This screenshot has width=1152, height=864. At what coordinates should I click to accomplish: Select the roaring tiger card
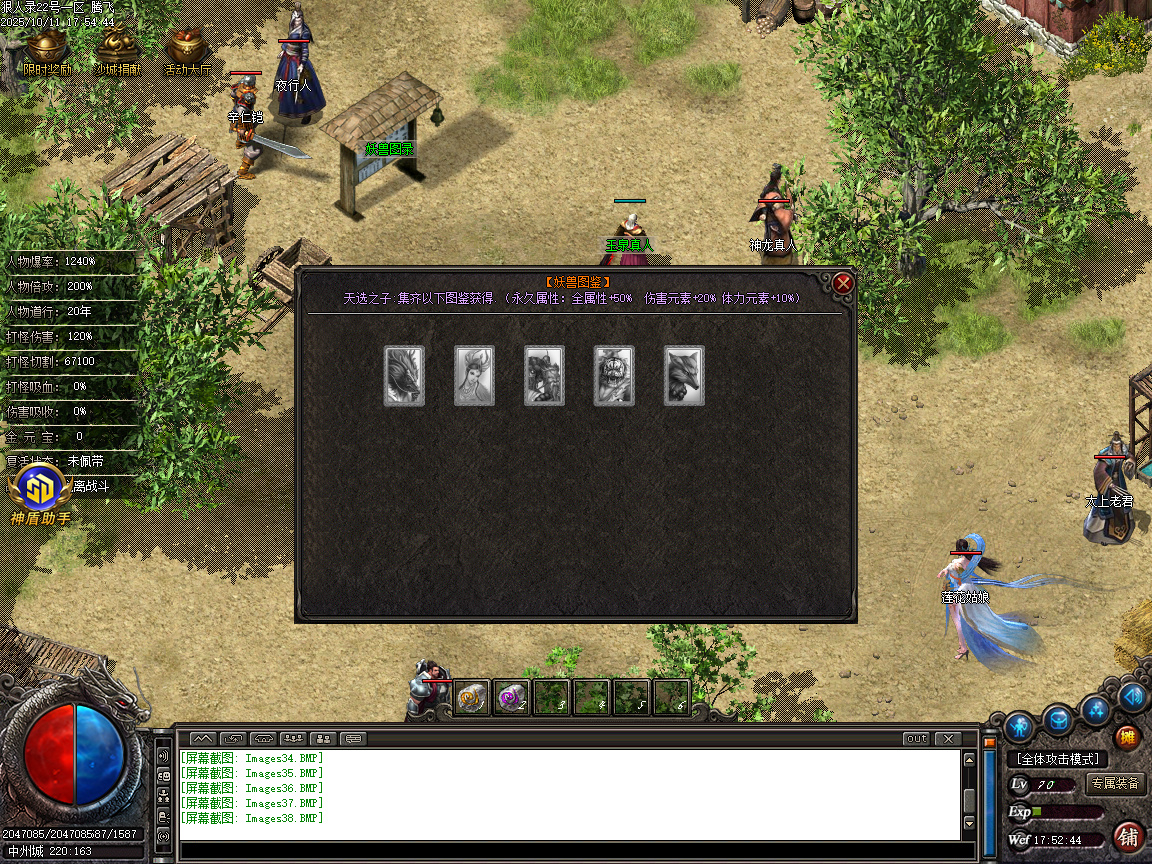click(614, 376)
